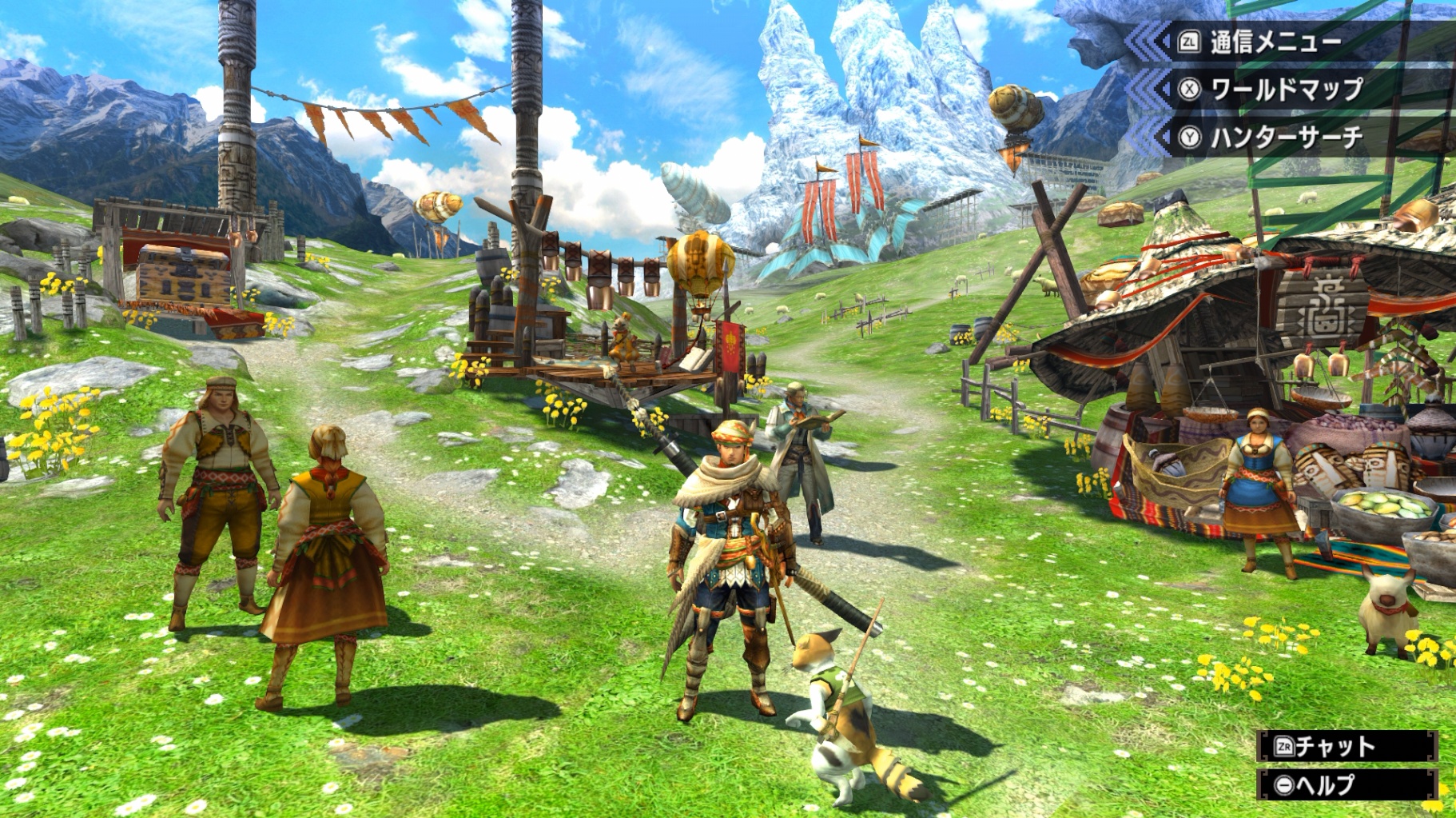1456x818 pixels.
Task: Select the ハンターサーチ hunter search entry
Action: [1285, 138]
